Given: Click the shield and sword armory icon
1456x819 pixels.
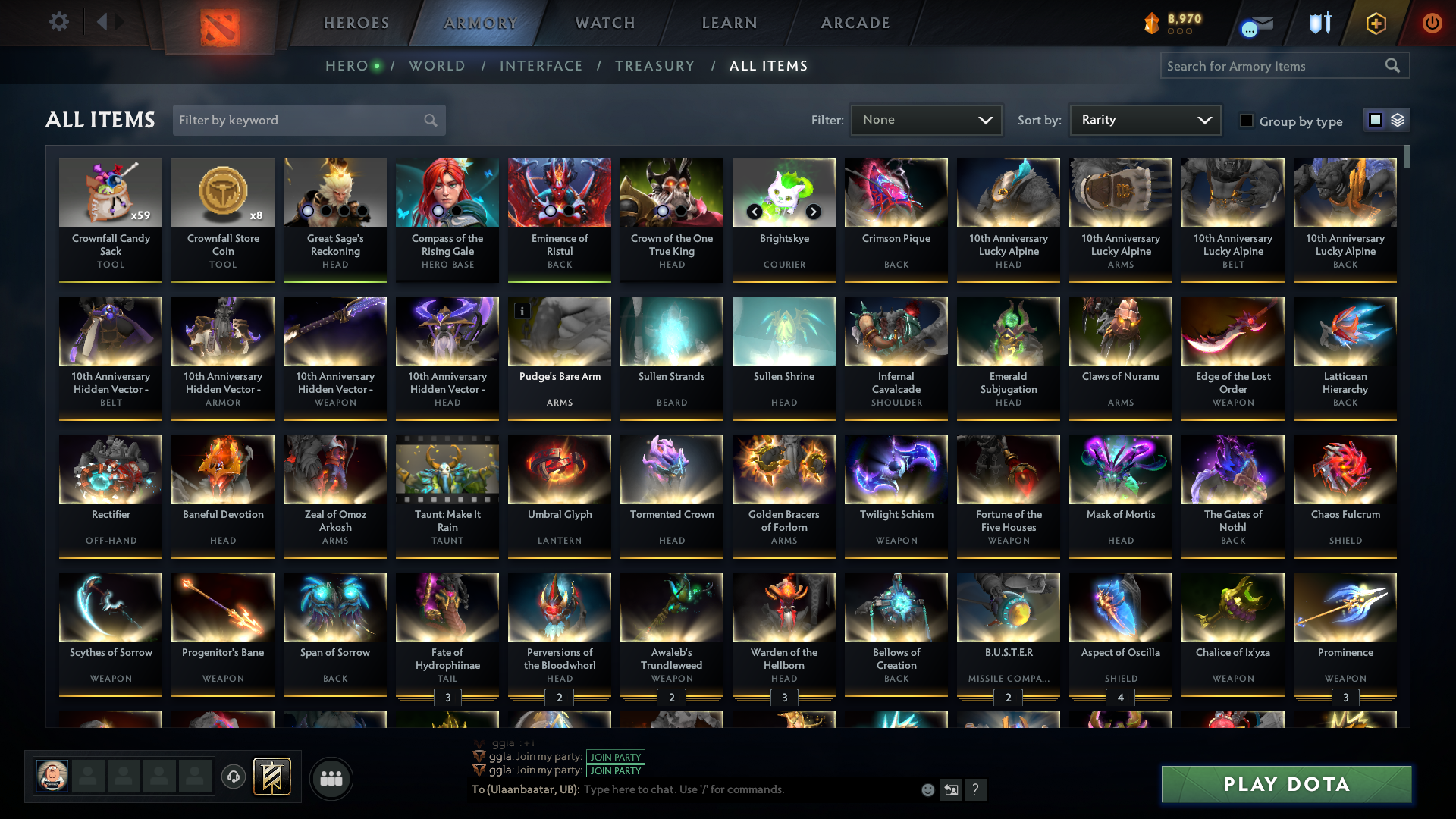Looking at the screenshot, I should pyautogui.click(x=1319, y=23).
